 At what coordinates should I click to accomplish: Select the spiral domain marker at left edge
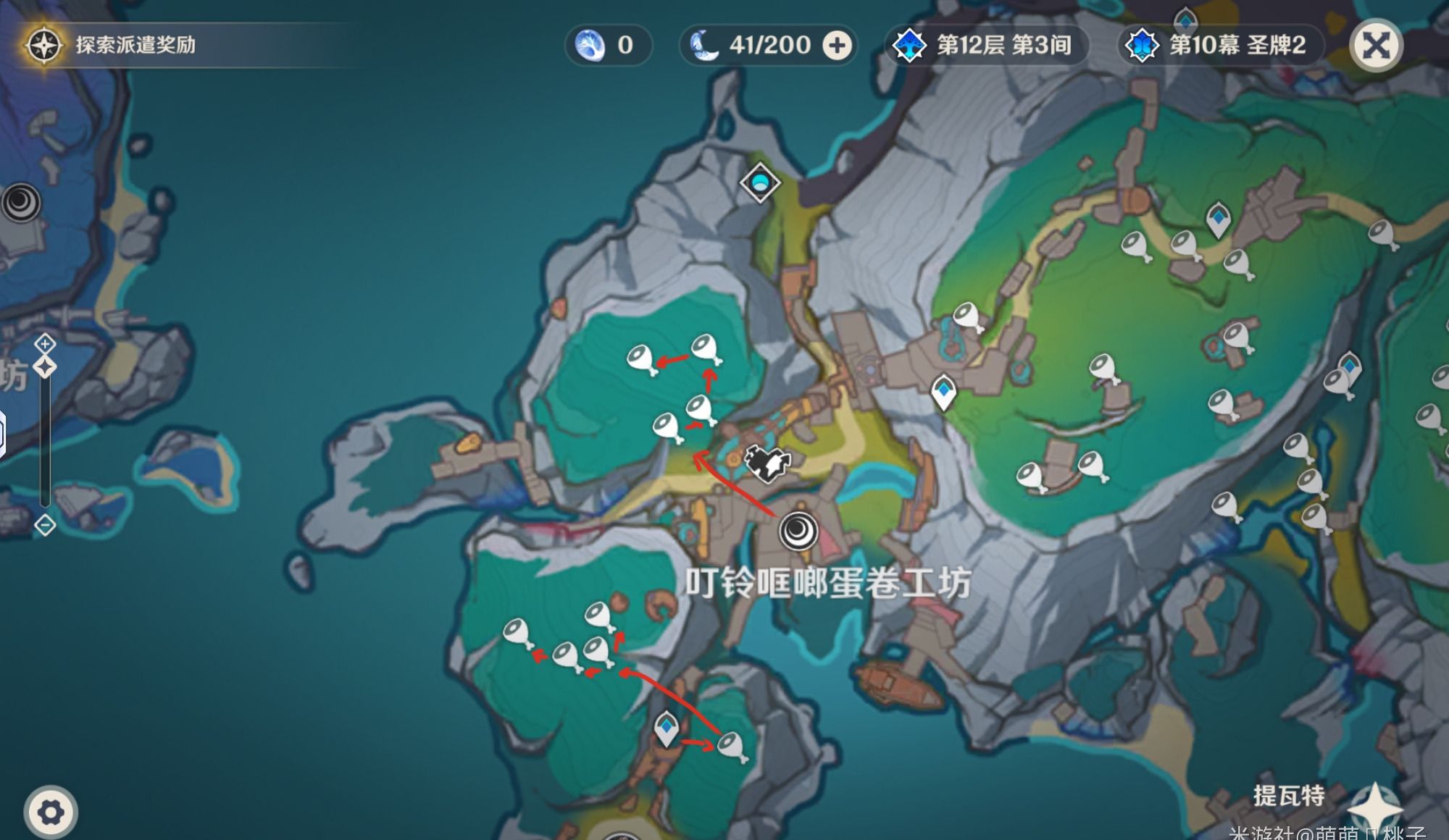(20, 202)
